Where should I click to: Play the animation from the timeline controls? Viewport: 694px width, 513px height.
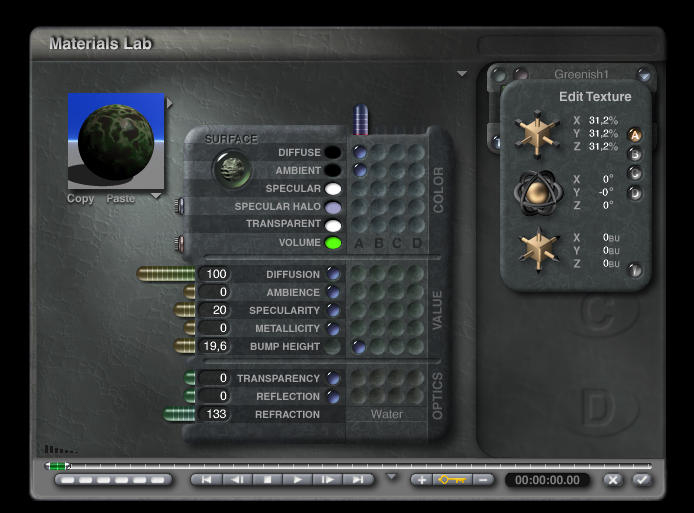[298, 480]
